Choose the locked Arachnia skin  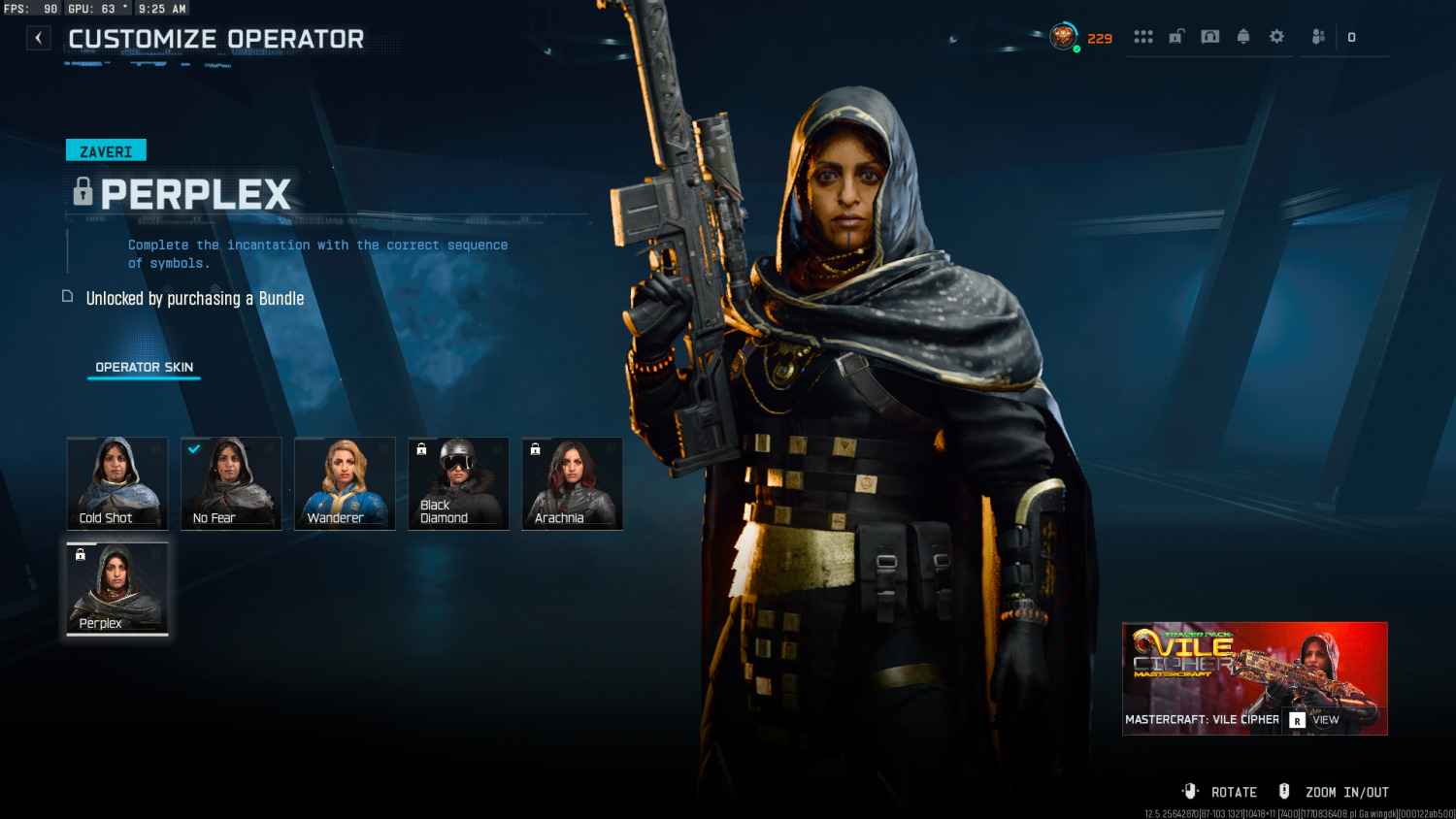(572, 483)
